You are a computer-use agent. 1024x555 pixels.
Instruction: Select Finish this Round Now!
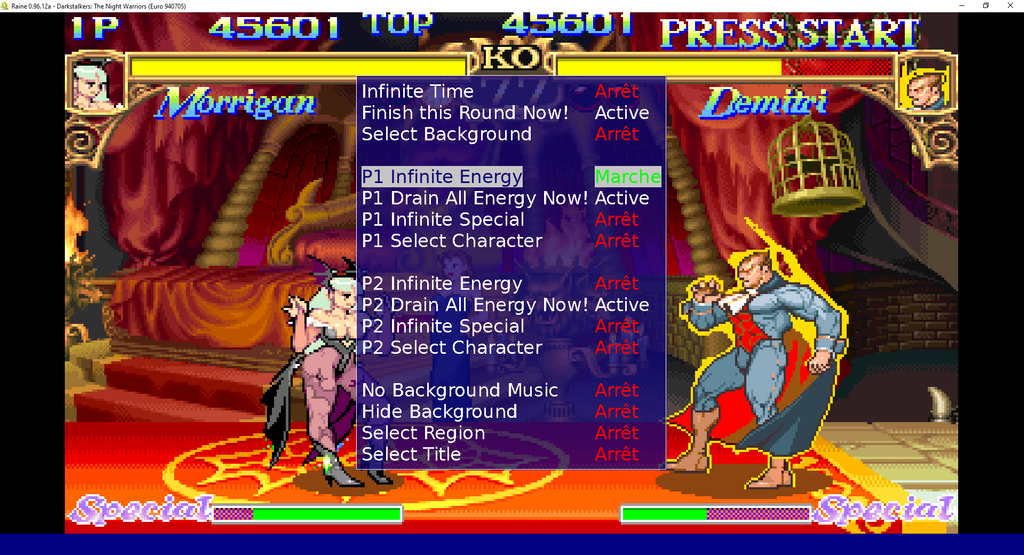tap(465, 113)
